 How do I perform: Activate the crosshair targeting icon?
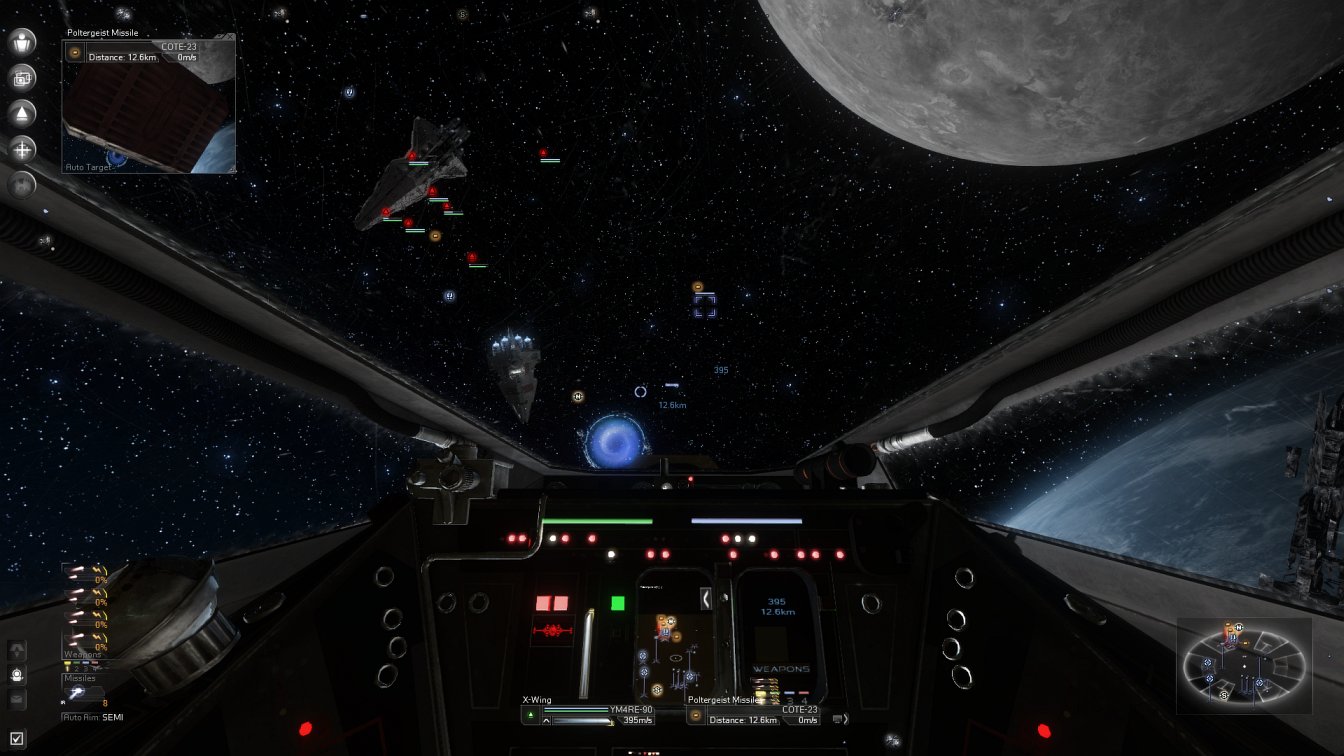pos(22,149)
